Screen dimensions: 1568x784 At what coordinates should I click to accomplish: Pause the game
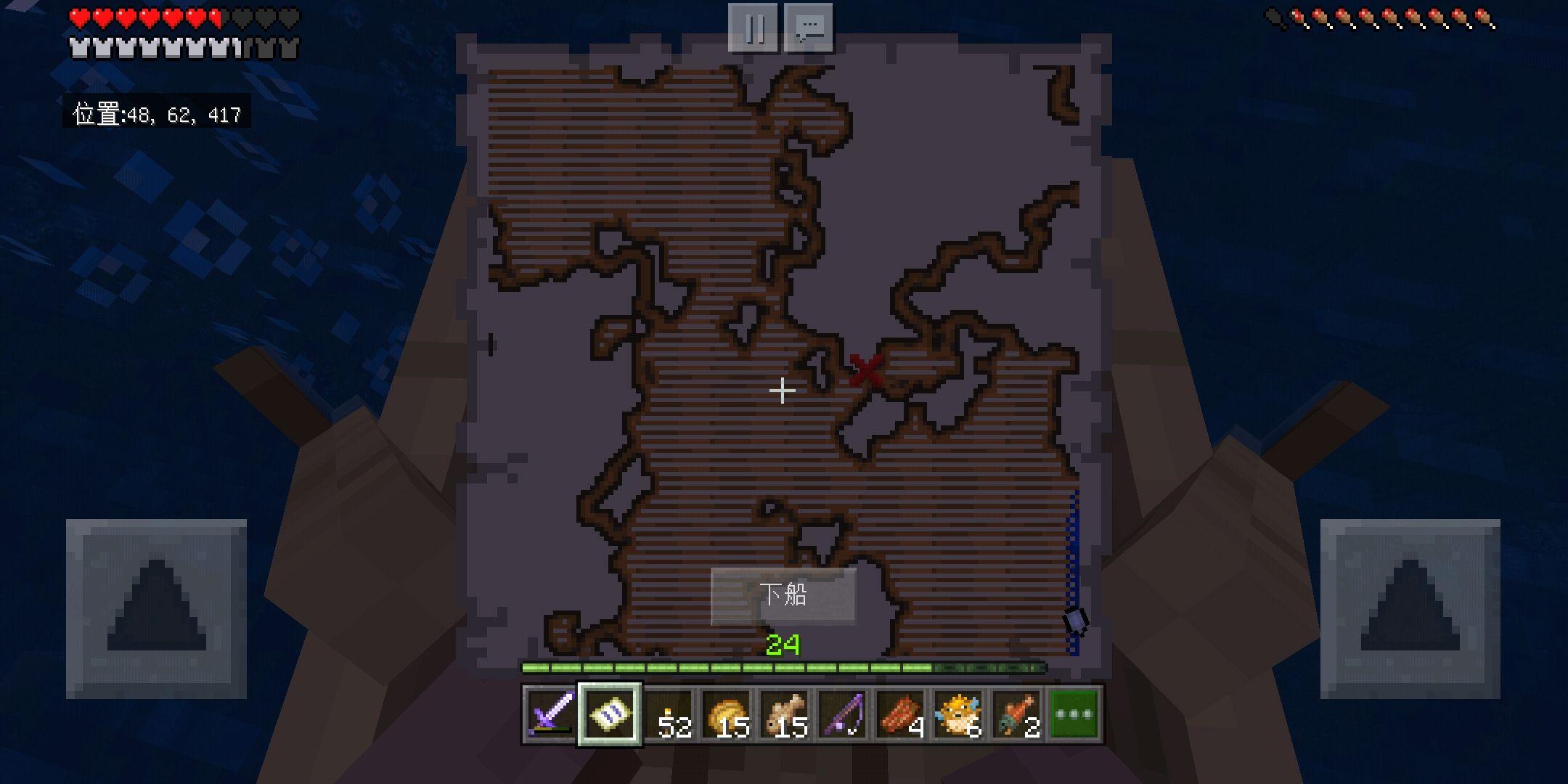click(754, 28)
